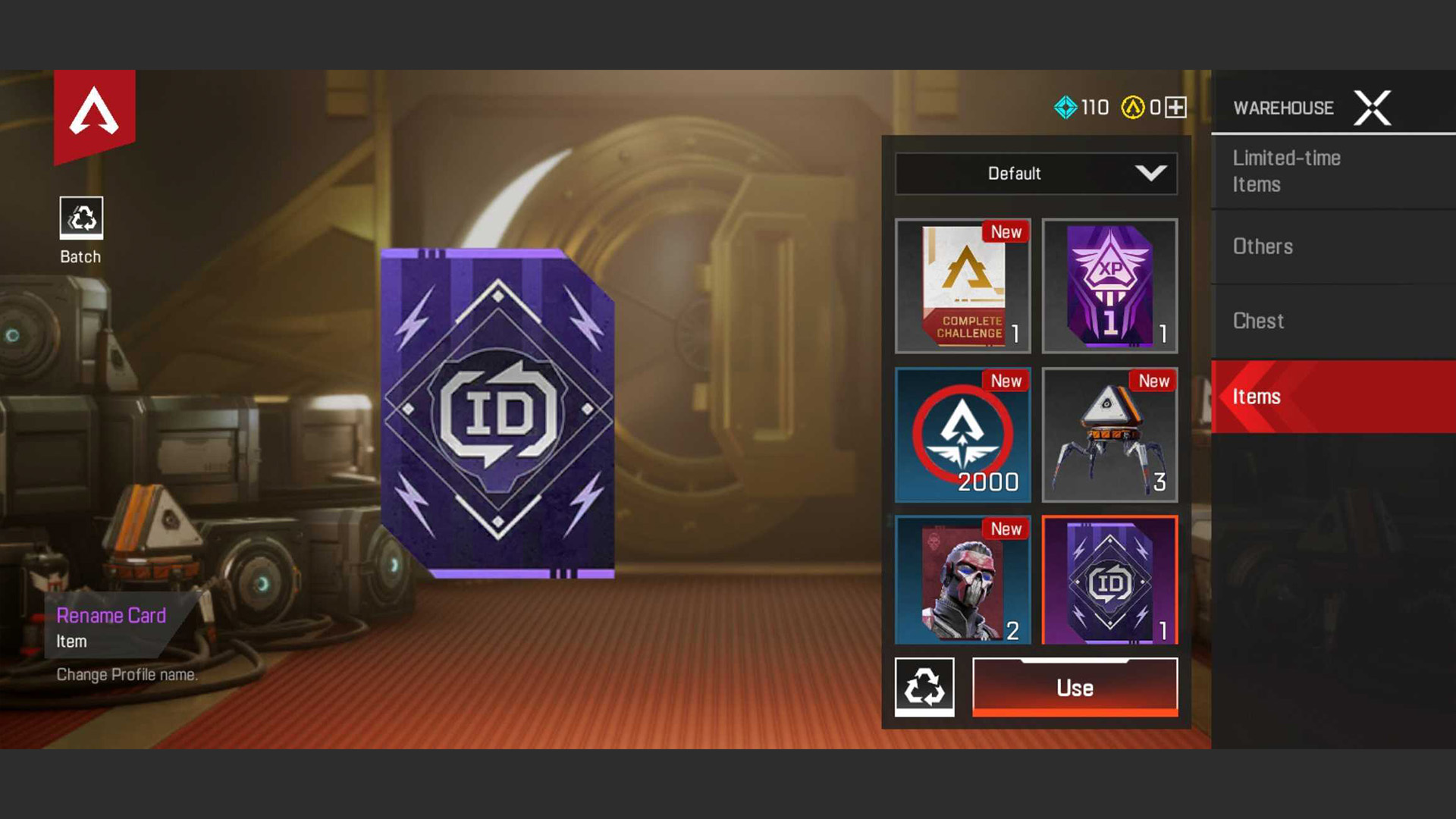Select the Complete Challenge card item
The image size is (1456, 819).
[x=962, y=286]
